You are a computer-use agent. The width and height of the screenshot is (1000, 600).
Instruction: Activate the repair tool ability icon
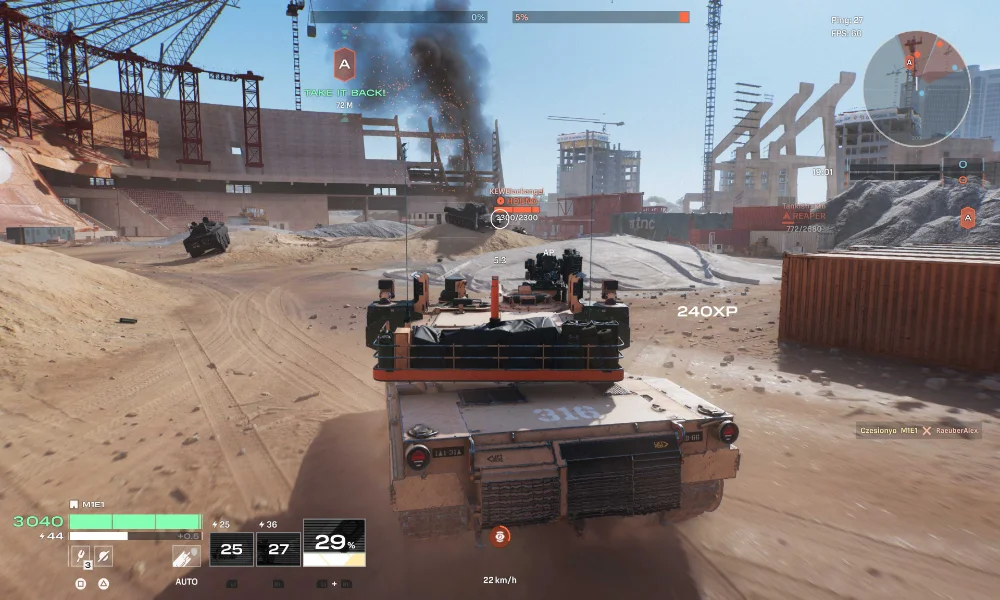80,556
